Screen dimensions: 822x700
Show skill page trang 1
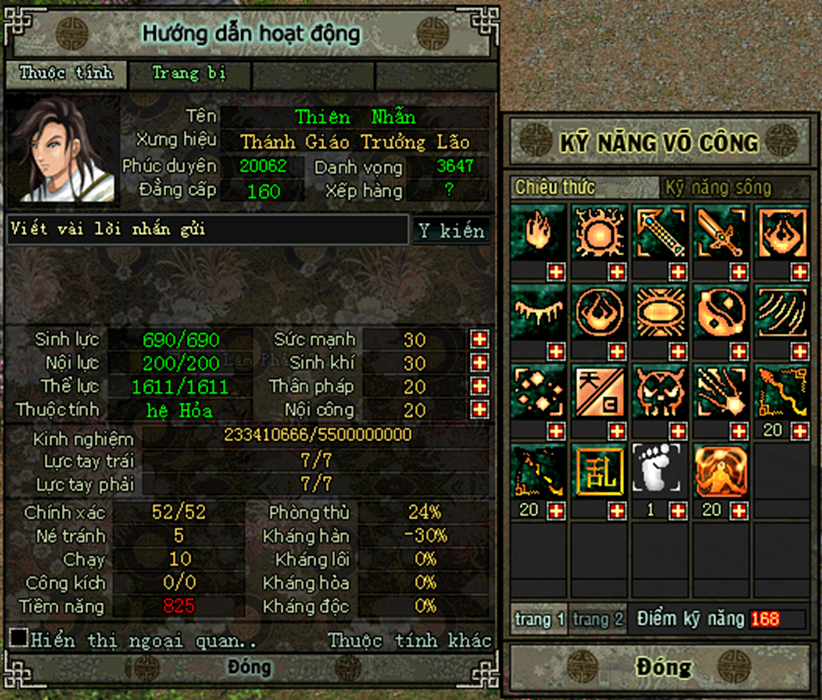[540, 619]
